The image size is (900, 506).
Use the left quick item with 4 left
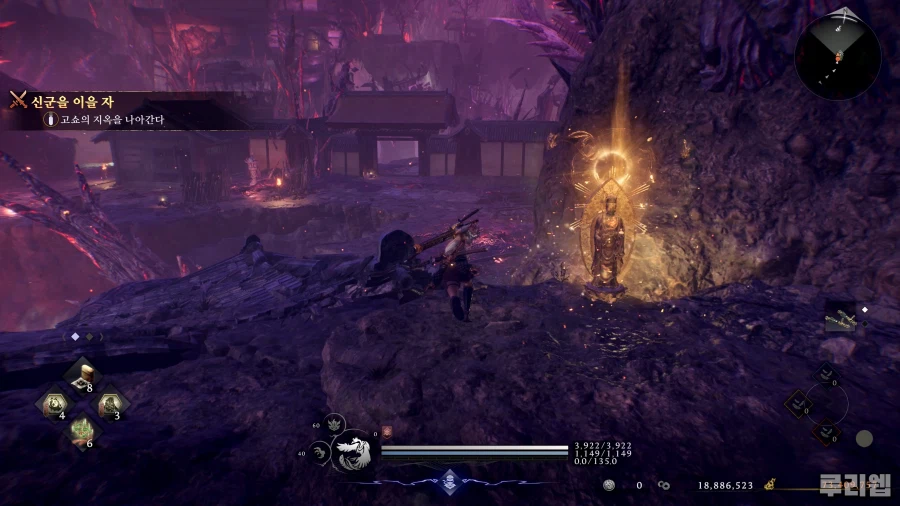(52, 405)
